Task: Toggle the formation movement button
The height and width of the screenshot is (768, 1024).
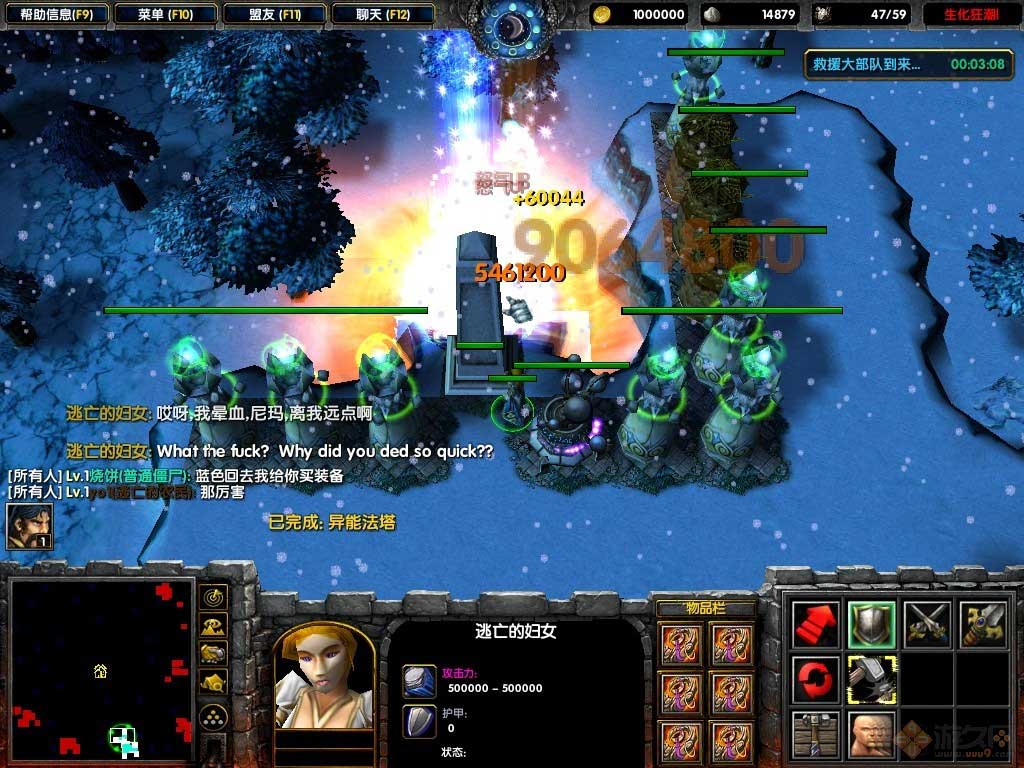Action: [x=213, y=716]
